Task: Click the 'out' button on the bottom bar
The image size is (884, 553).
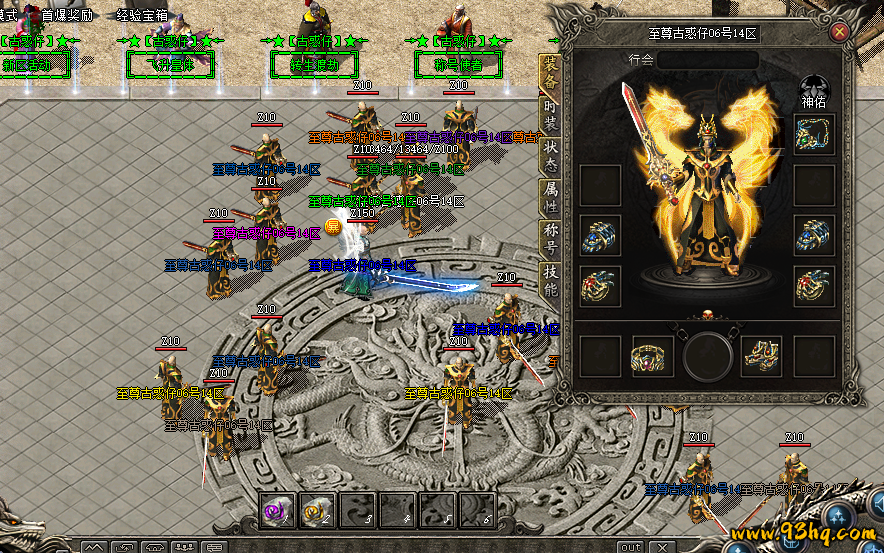Action: point(631,547)
